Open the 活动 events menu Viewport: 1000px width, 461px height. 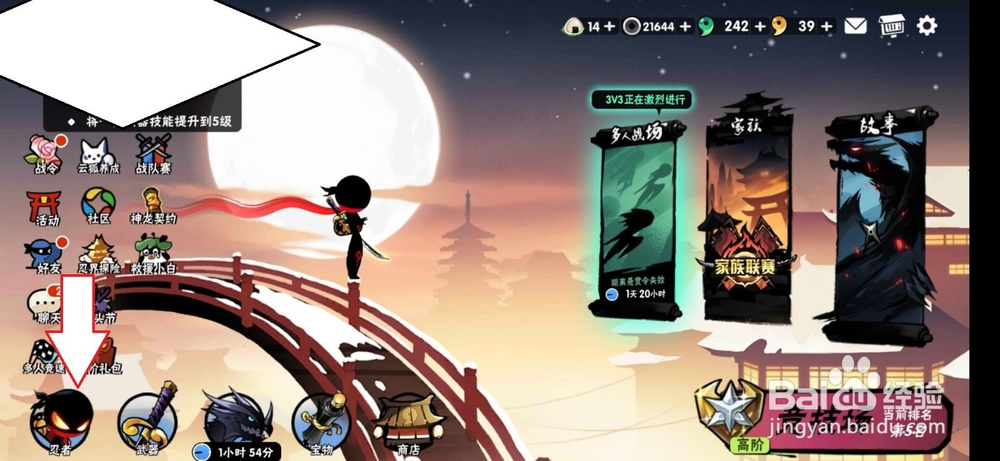point(46,207)
